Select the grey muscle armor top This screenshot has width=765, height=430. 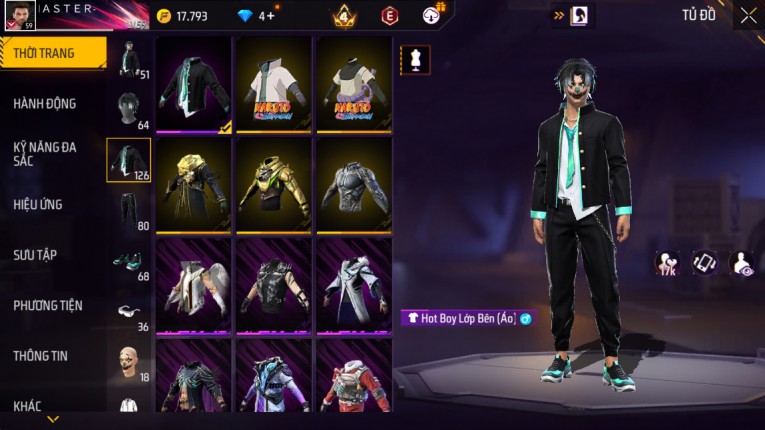(354, 186)
